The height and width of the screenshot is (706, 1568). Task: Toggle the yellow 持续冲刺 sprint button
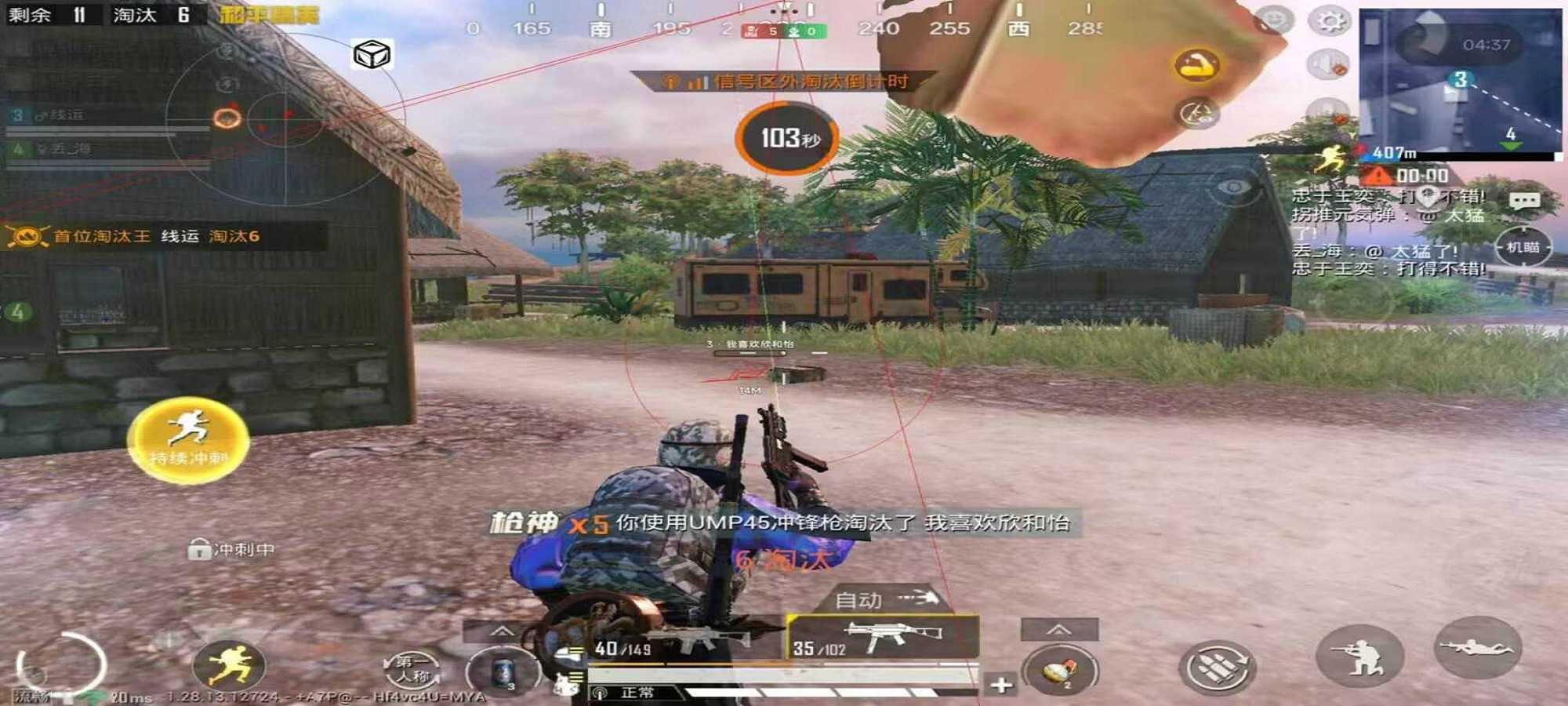188,439
